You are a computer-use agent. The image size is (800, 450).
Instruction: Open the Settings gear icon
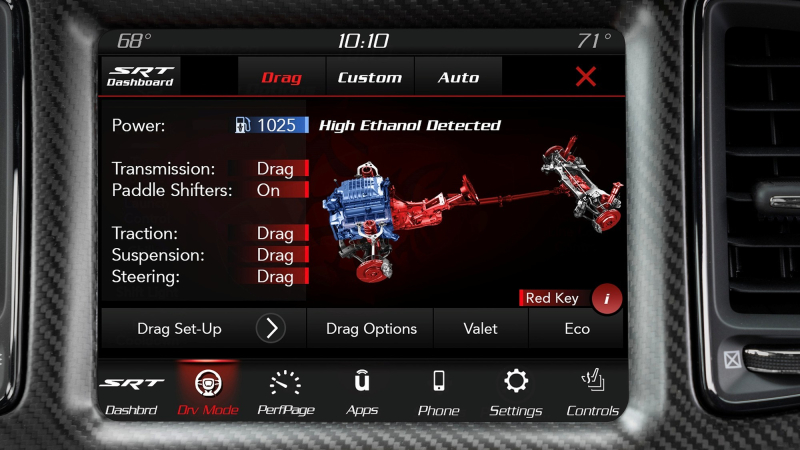point(515,392)
